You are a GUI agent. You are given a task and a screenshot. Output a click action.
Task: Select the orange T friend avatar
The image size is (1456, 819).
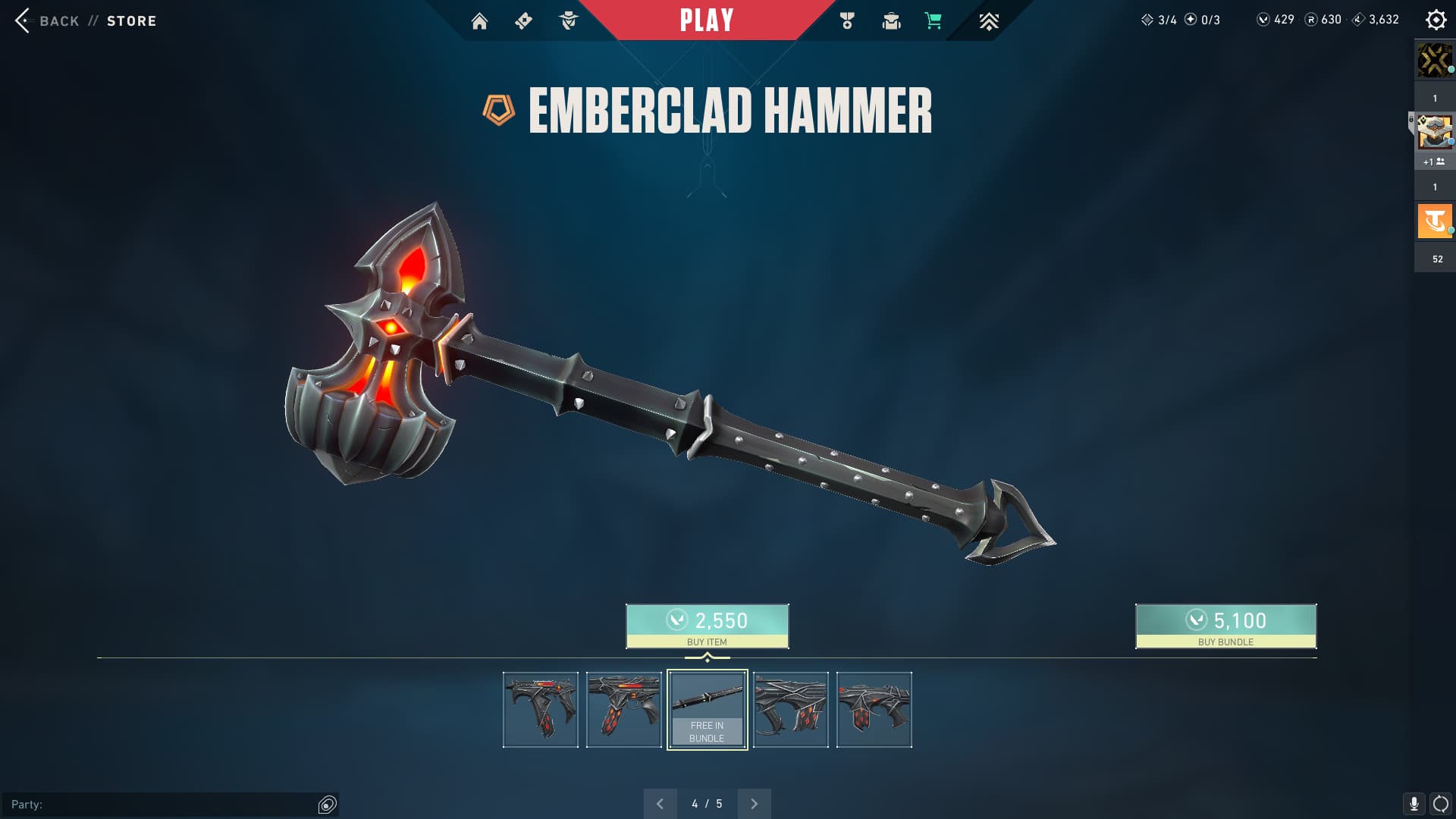point(1435,221)
